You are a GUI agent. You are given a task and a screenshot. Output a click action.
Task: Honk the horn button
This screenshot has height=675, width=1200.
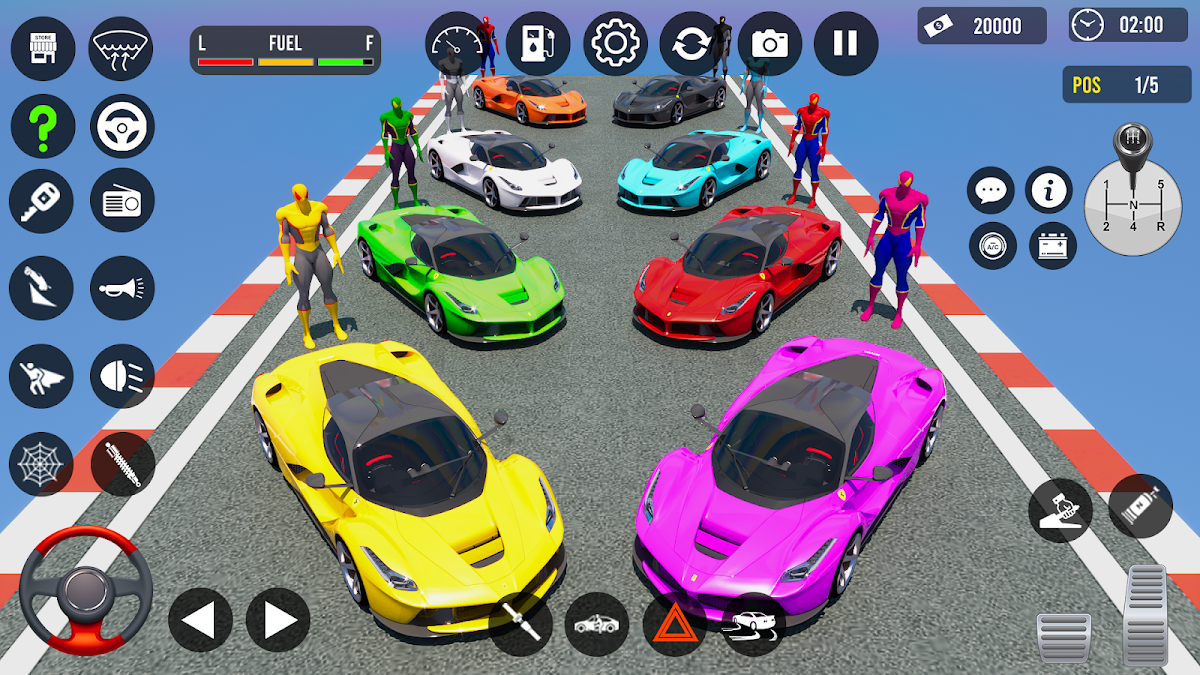pyautogui.click(x=122, y=288)
